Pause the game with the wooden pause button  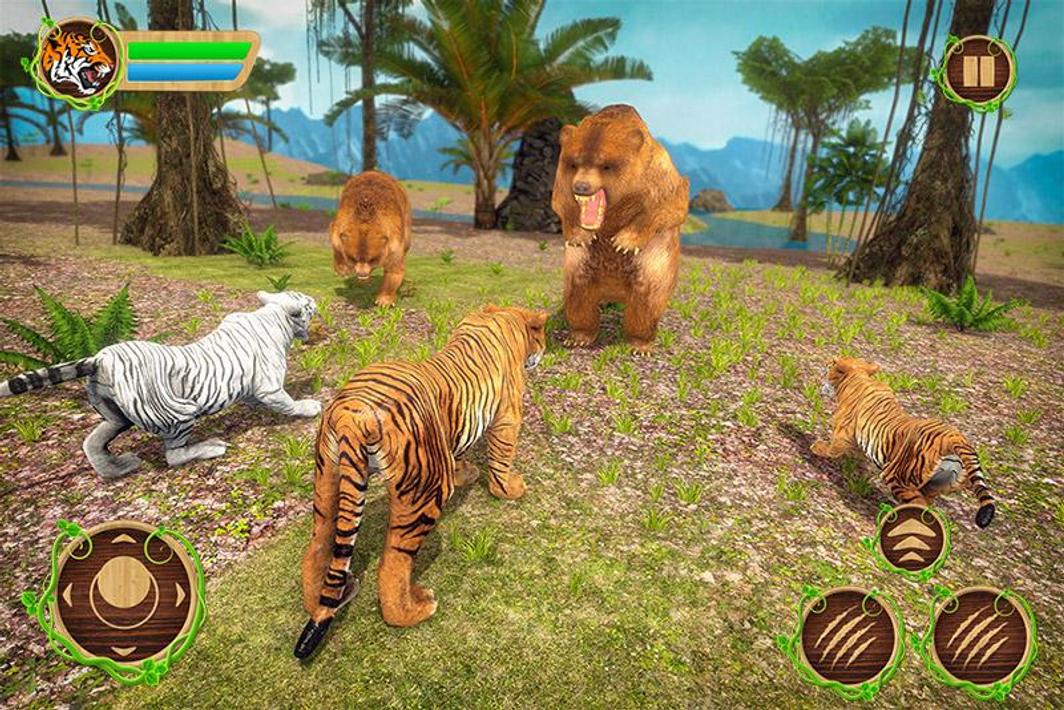point(978,72)
